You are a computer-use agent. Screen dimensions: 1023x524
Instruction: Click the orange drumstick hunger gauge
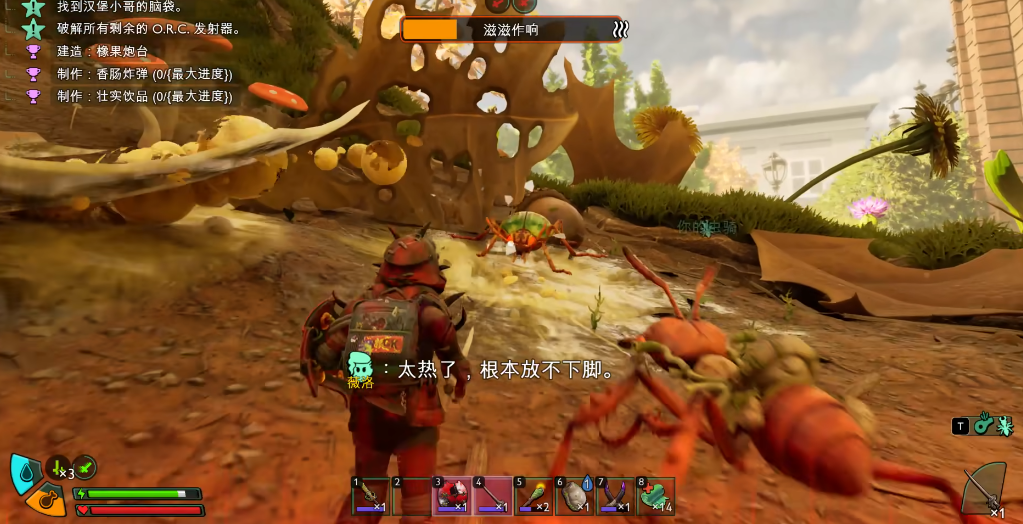pos(47,499)
